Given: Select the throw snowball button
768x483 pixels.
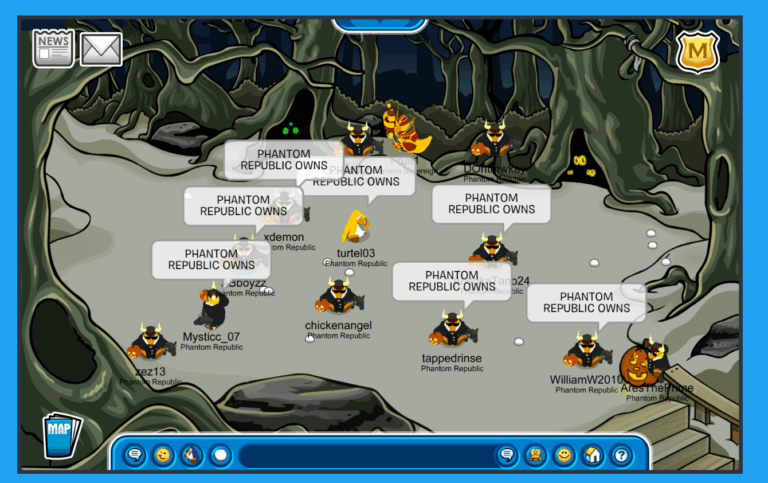Looking at the screenshot, I should click(220, 456).
